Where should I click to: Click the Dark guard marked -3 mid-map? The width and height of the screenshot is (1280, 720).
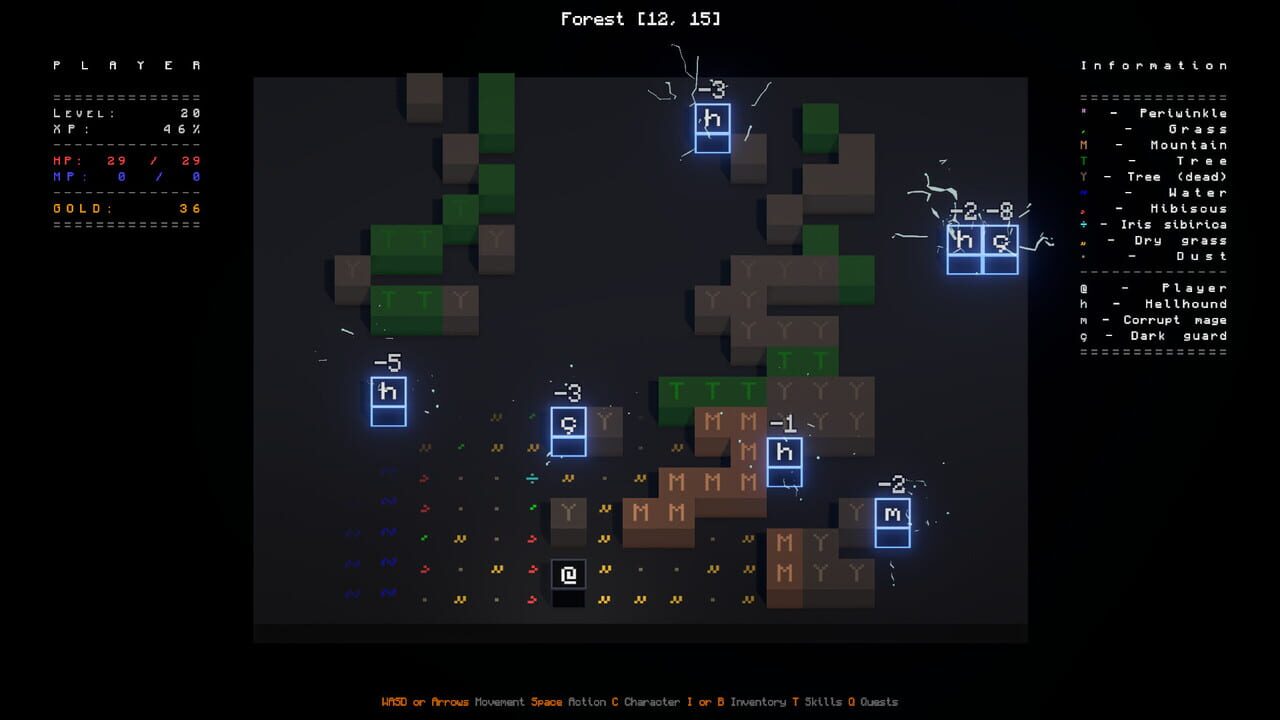(568, 424)
